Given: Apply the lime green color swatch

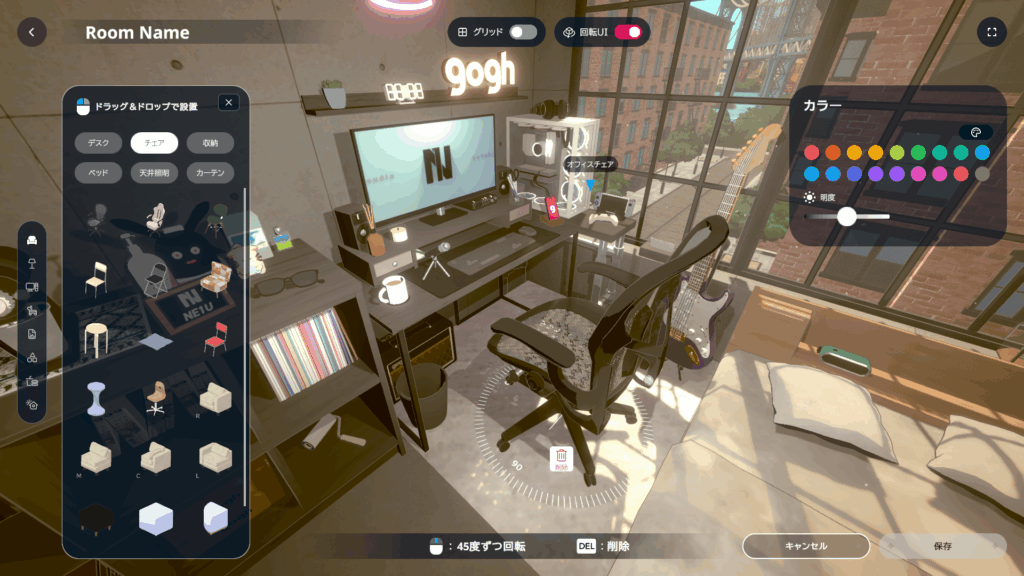Looking at the screenshot, I should click(x=897, y=153).
